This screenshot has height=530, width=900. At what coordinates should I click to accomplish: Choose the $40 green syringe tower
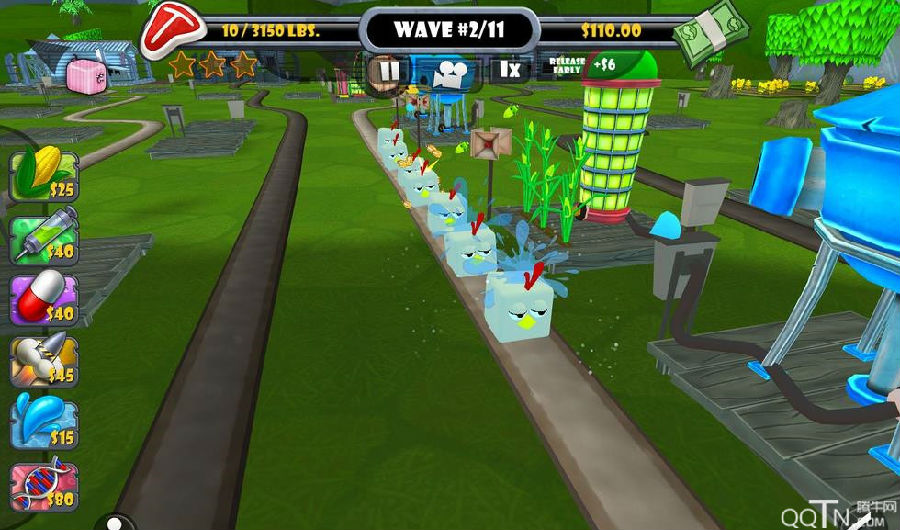coord(43,238)
